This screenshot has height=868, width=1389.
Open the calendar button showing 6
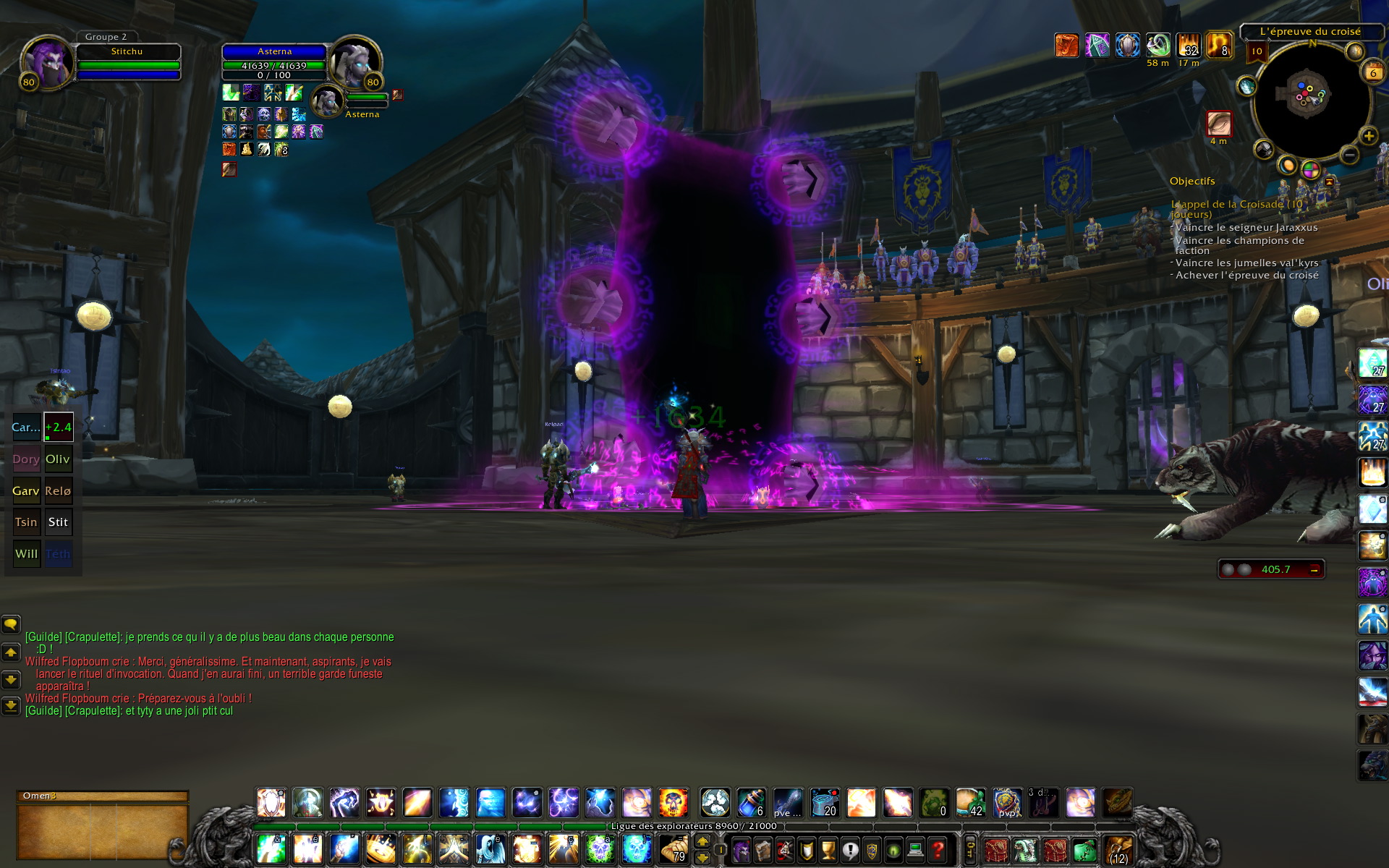tap(1372, 72)
